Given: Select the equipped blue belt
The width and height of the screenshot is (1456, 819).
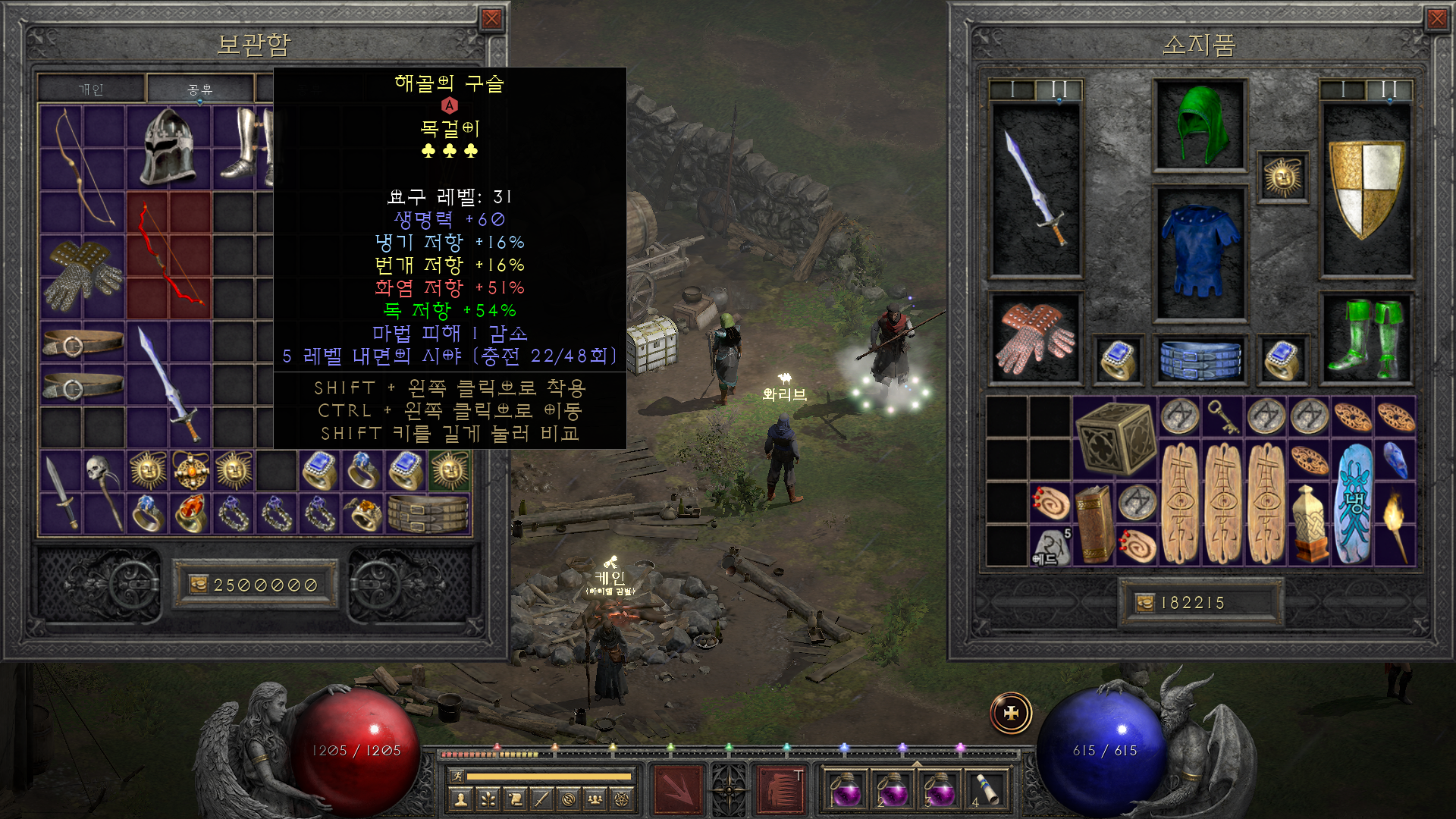Looking at the screenshot, I should 1199,359.
